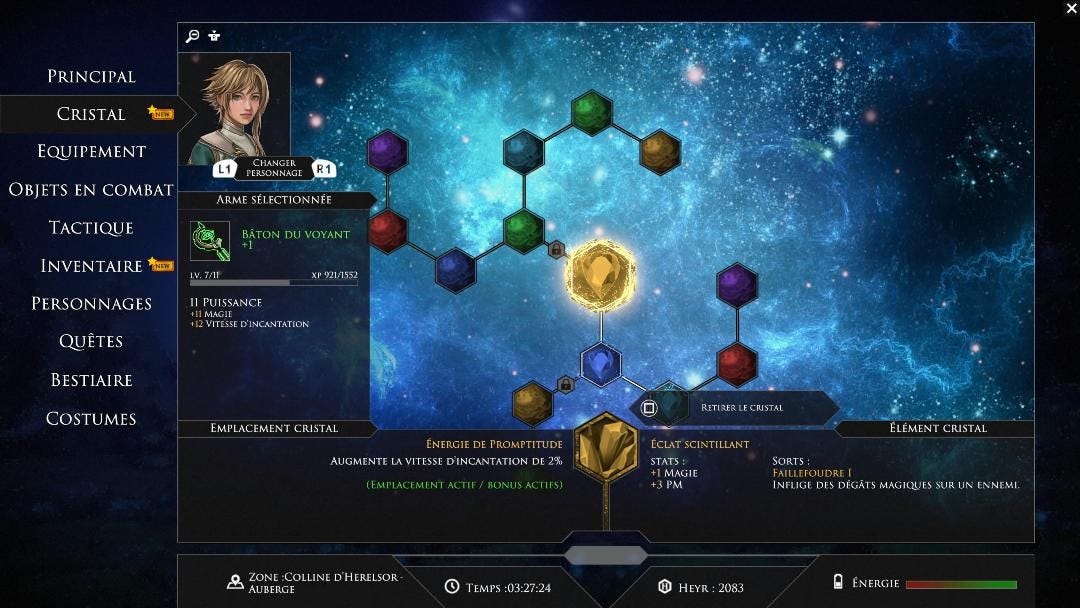The height and width of the screenshot is (608, 1080).
Task: Open Objets en combat
Action: pyautogui.click(x=91, y=189)
